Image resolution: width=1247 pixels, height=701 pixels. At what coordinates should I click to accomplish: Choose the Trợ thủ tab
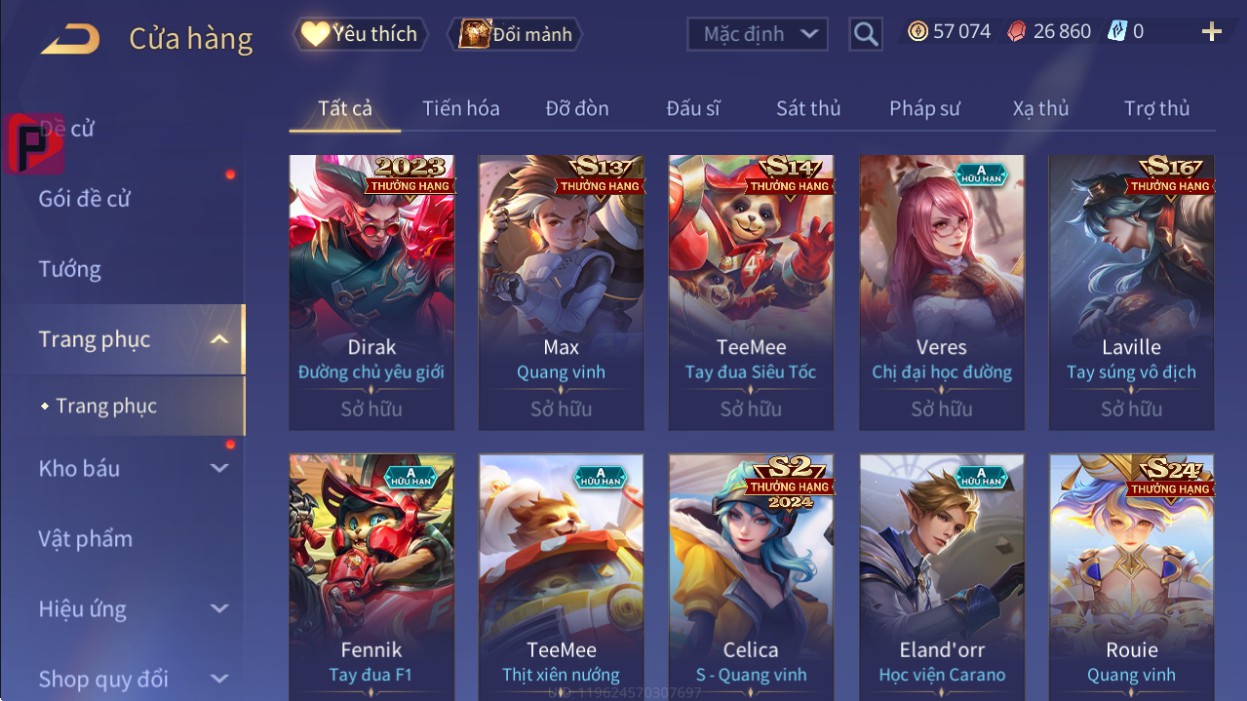pyautogui.click(x=1156, y=108)
